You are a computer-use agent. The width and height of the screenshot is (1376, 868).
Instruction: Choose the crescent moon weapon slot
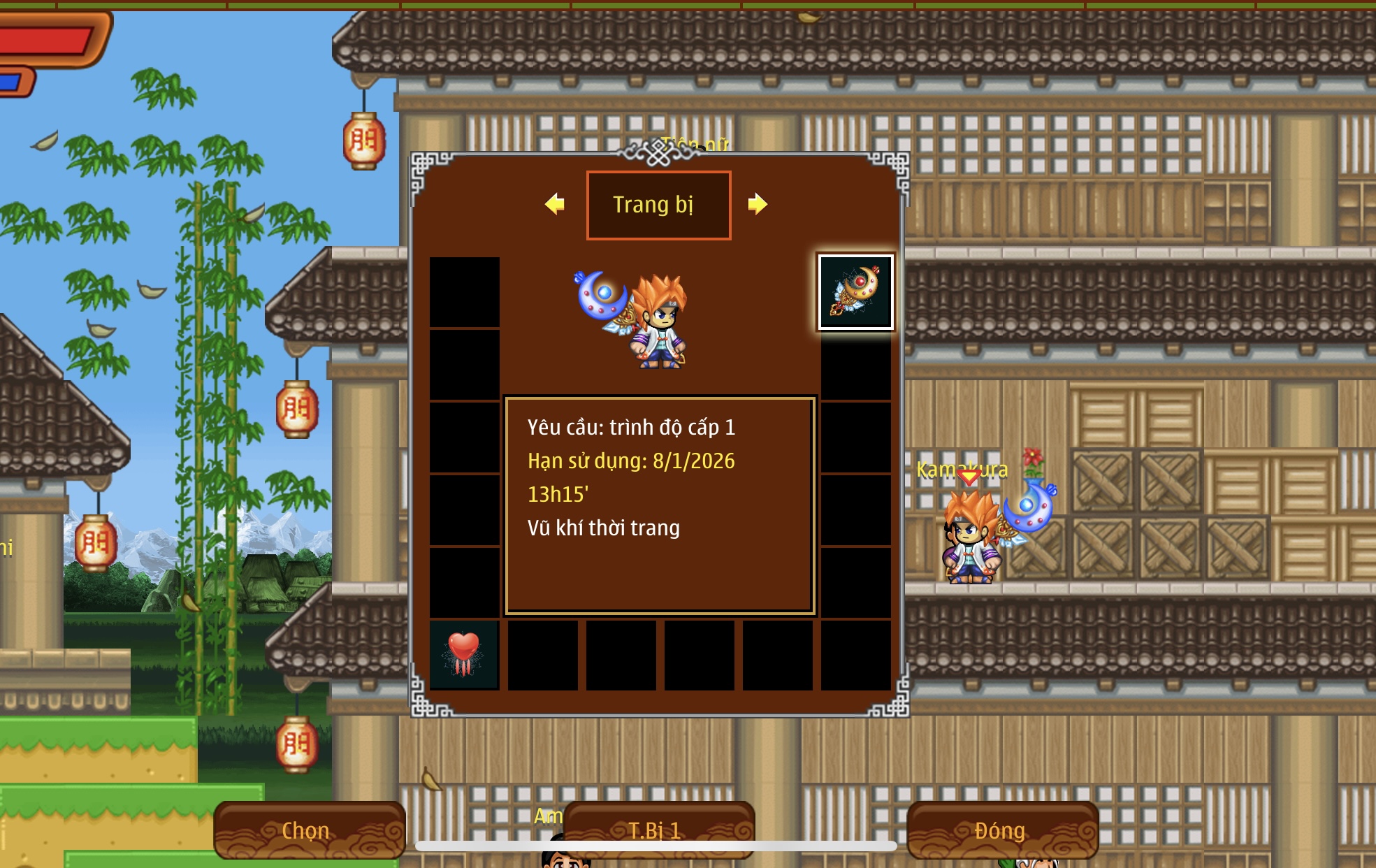(x=855, y=291)
